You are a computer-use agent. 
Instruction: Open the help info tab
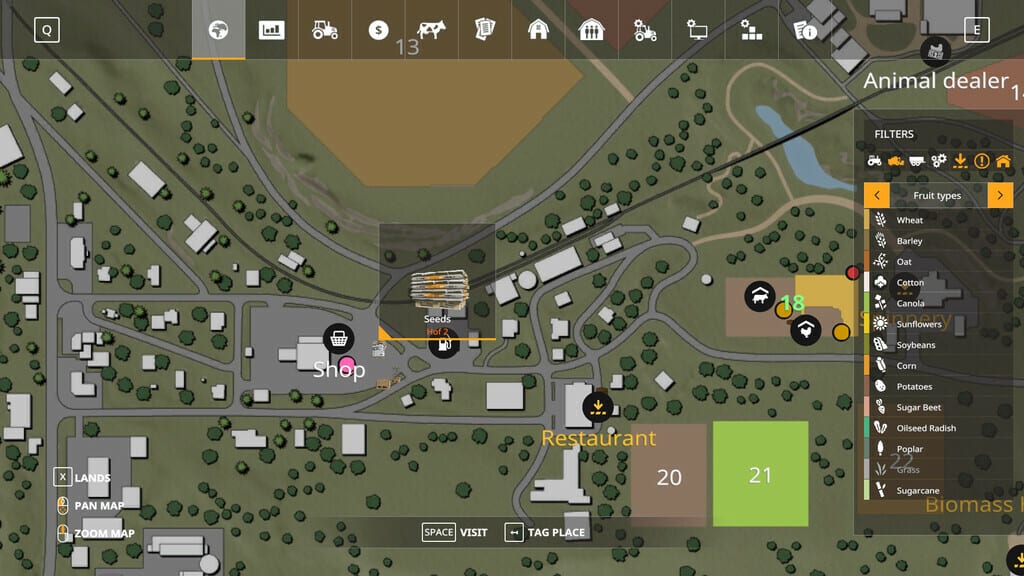(x=804, y=30)
